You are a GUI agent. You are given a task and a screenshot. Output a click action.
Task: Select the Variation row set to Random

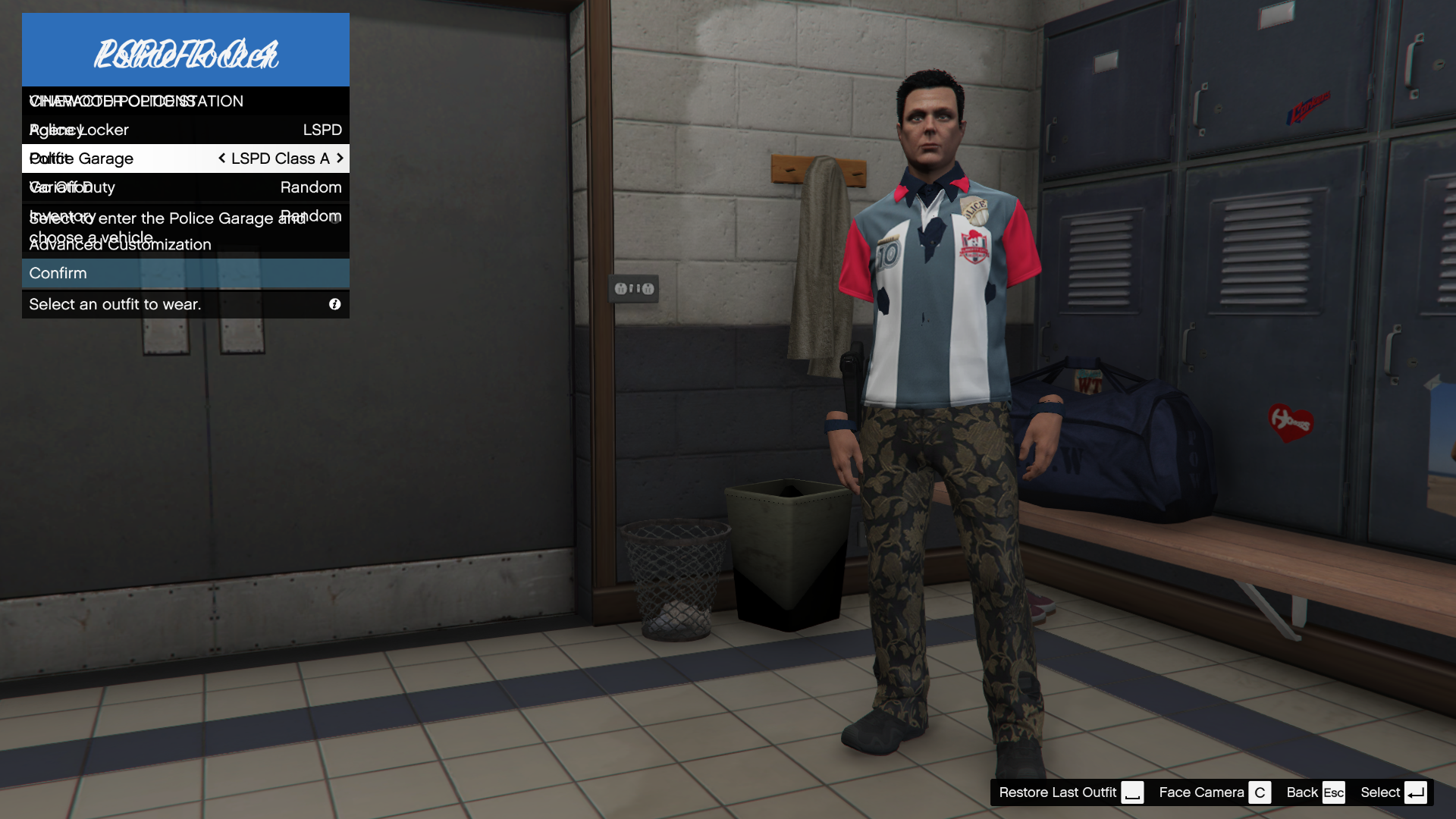pos(185,187)
